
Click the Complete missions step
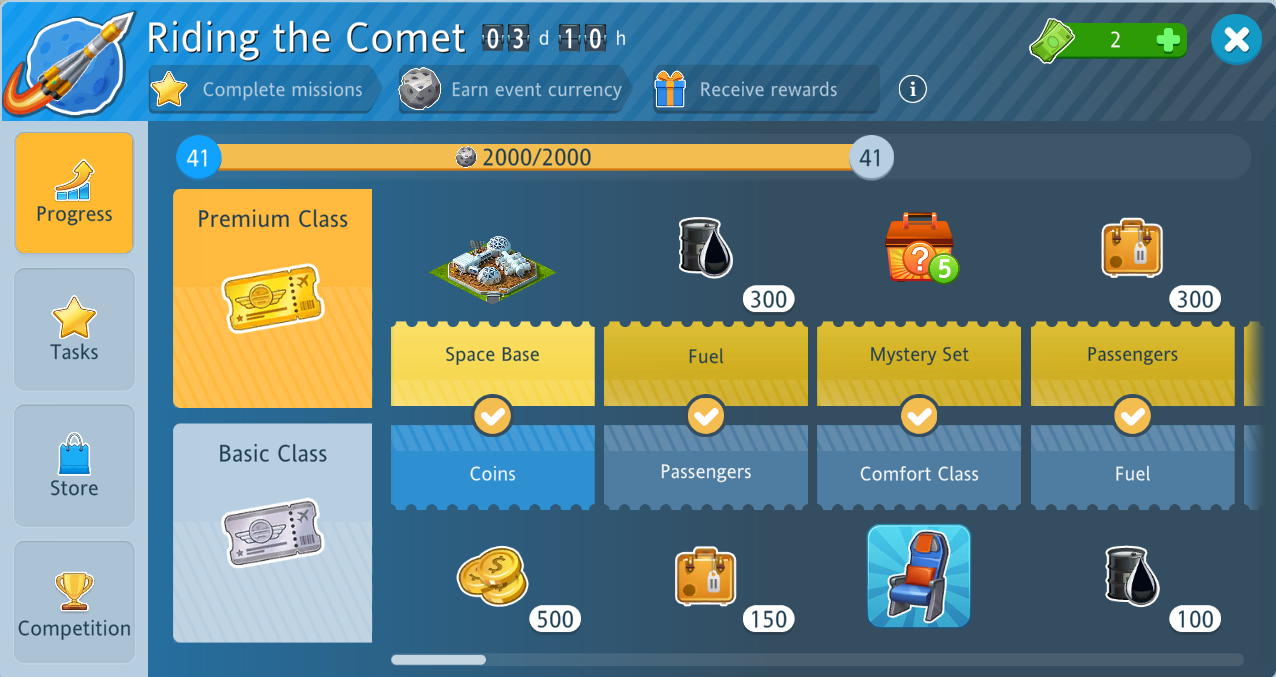(x=265, y=90)
